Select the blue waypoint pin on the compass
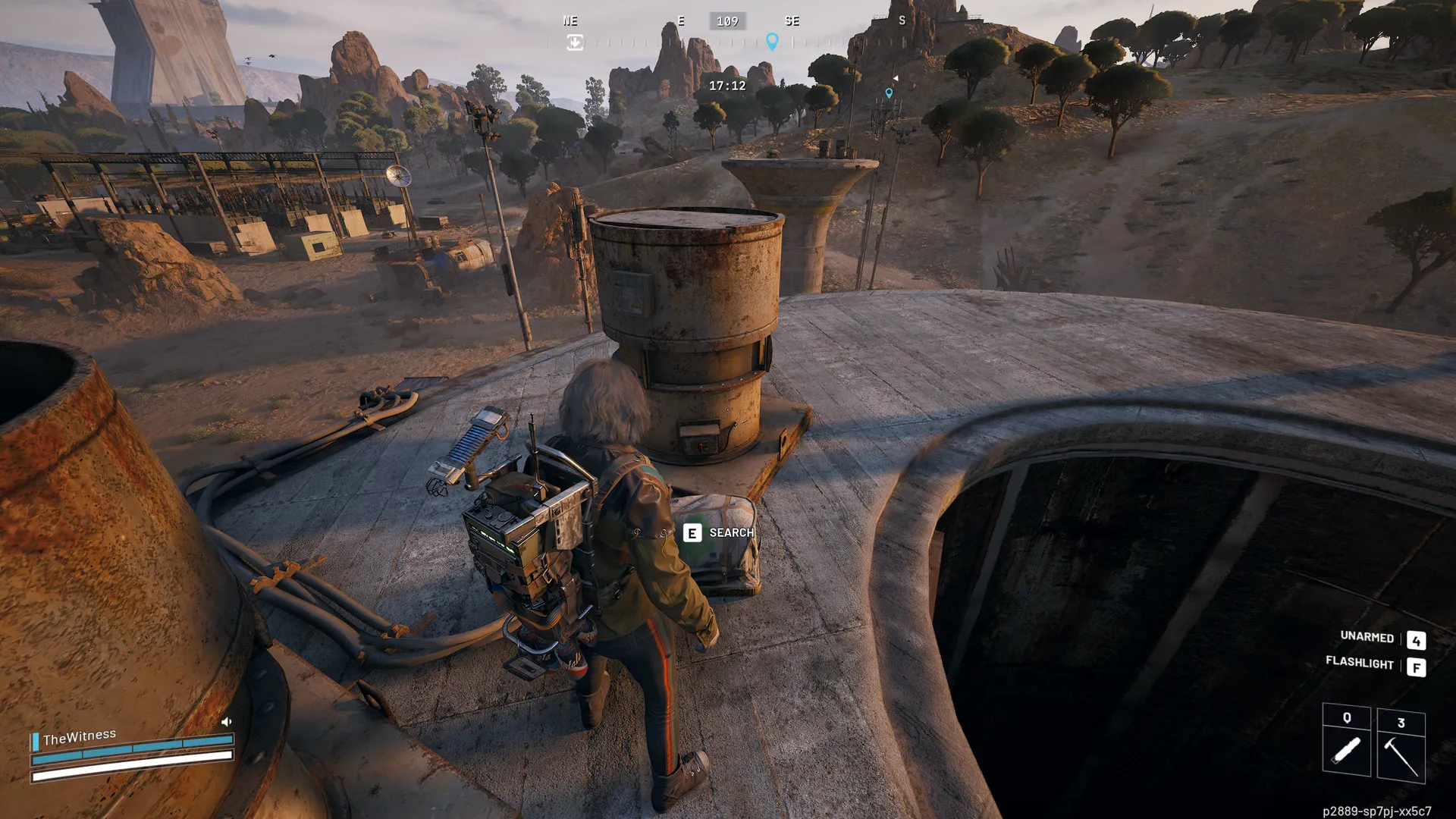 coord(772,41)
